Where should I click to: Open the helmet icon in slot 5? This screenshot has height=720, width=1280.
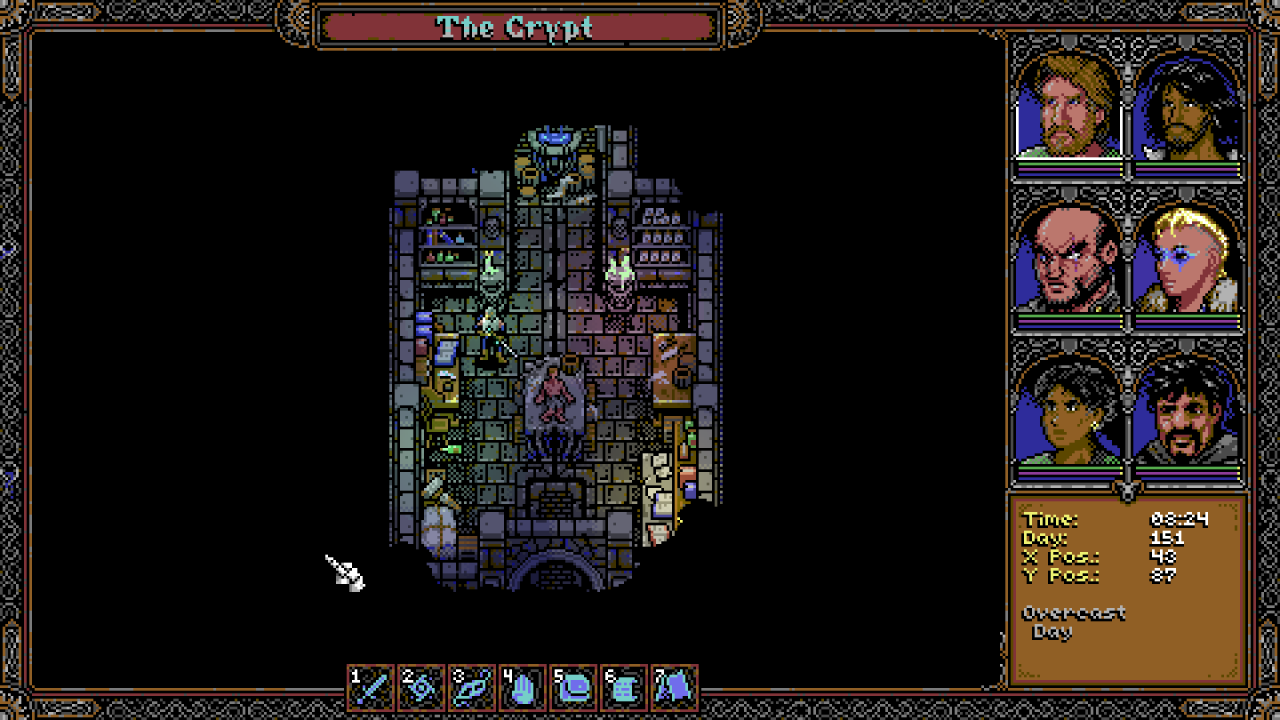573,687
